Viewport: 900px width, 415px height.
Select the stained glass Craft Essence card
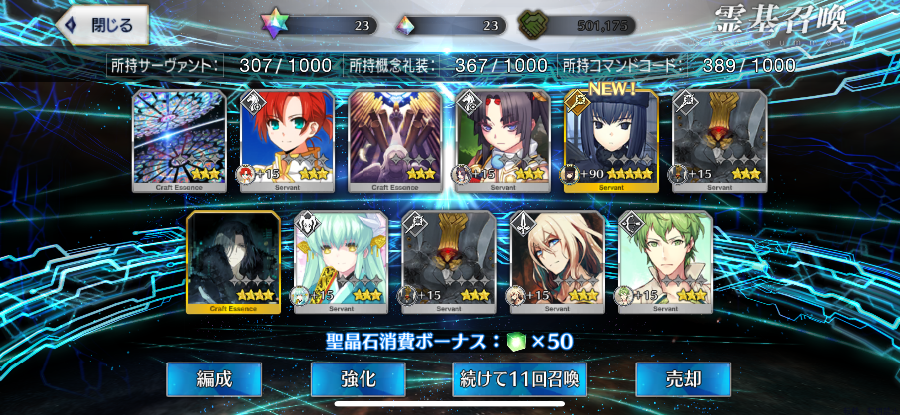point(180,140)
